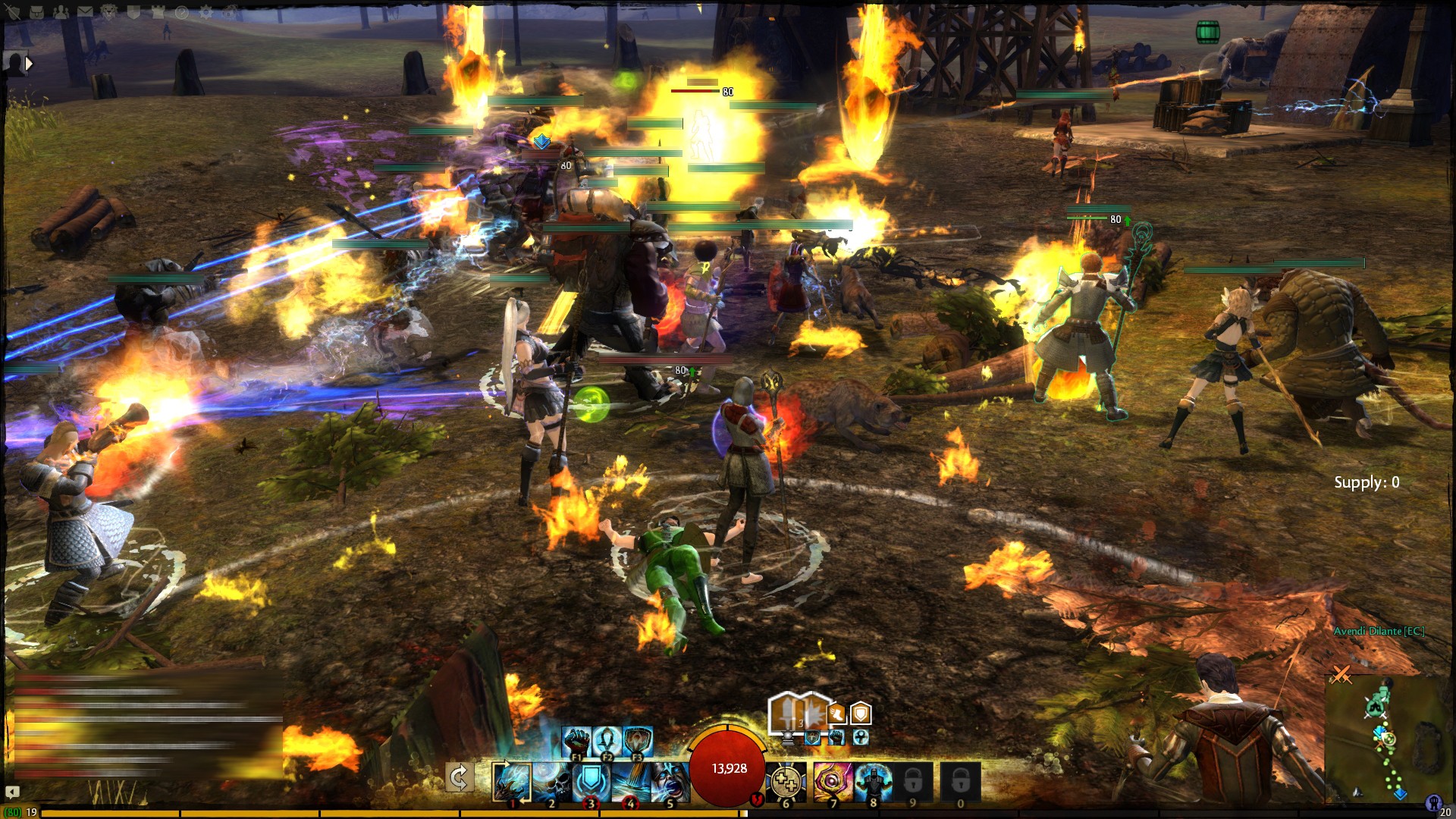Activate the blue shield skill in slot 3

point(591,781)
